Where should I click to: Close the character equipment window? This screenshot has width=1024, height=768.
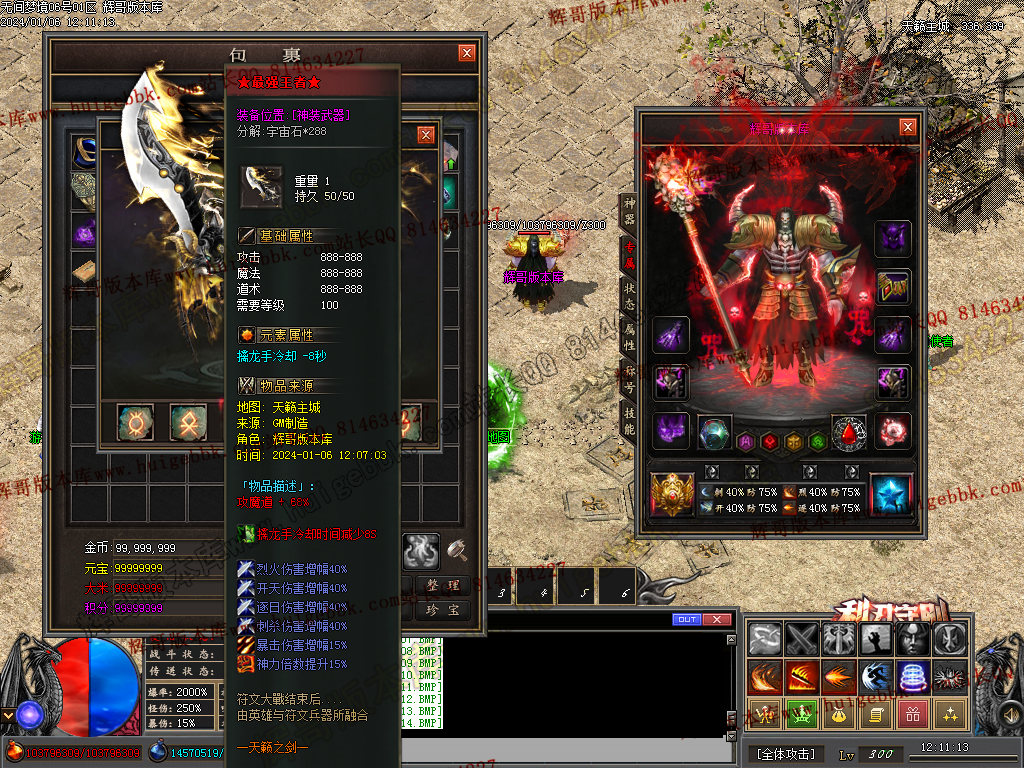(x=907, y=127)
